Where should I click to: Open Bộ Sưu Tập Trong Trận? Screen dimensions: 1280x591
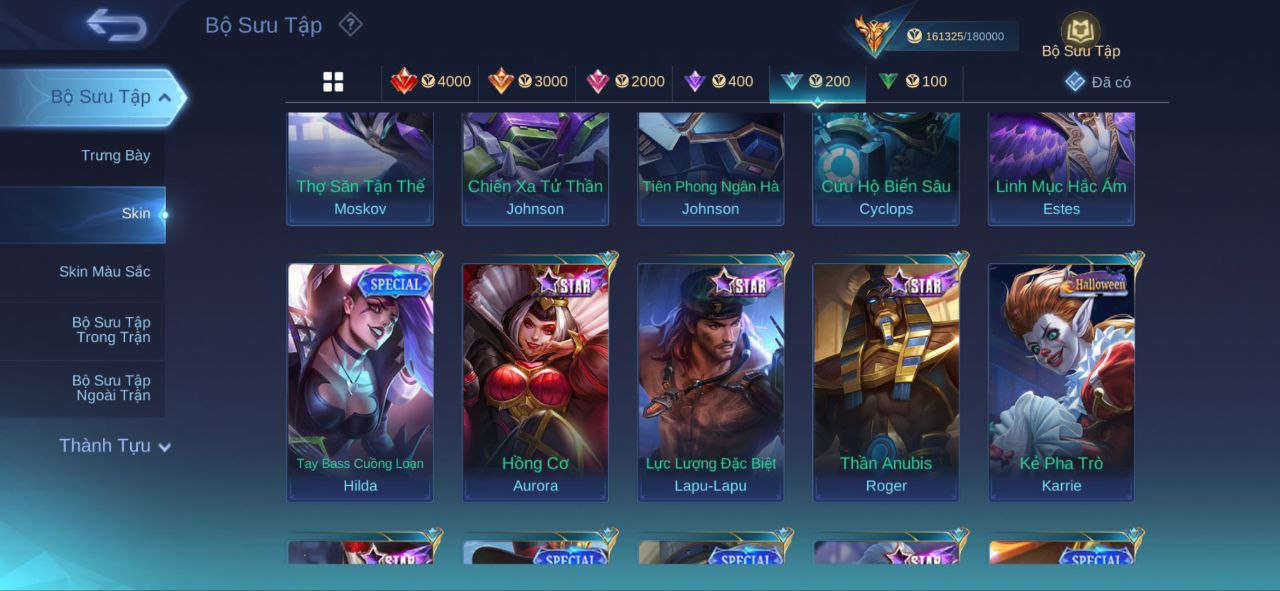click(110, 330)
